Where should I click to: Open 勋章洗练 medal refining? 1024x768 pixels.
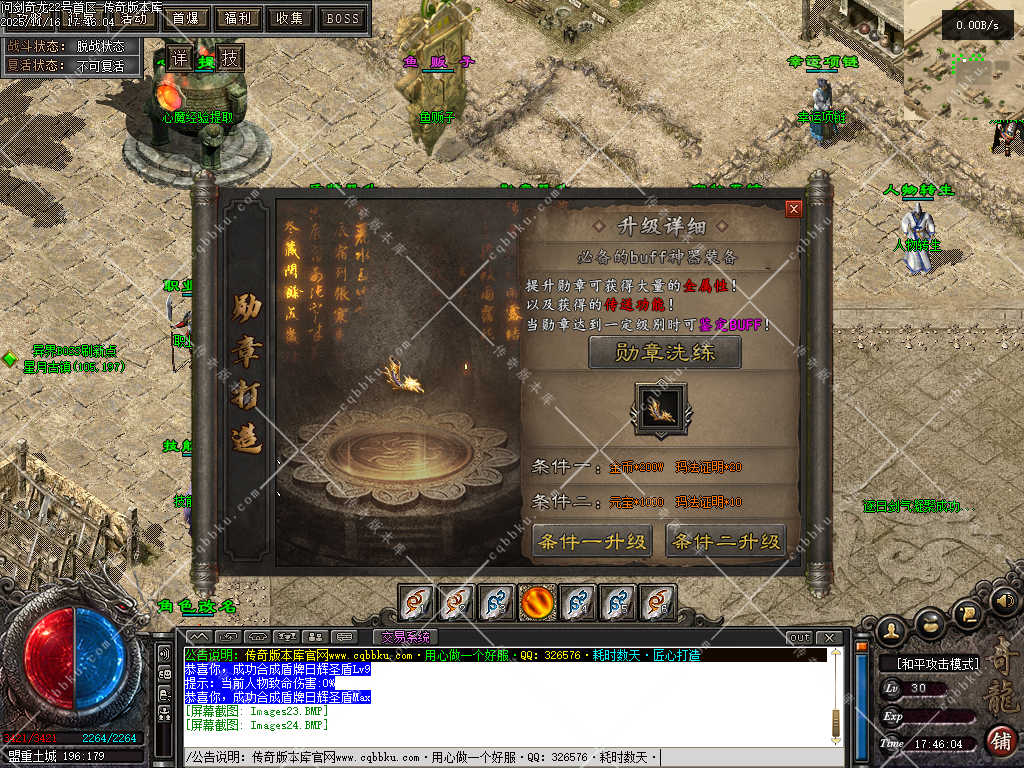pos(665,352)
